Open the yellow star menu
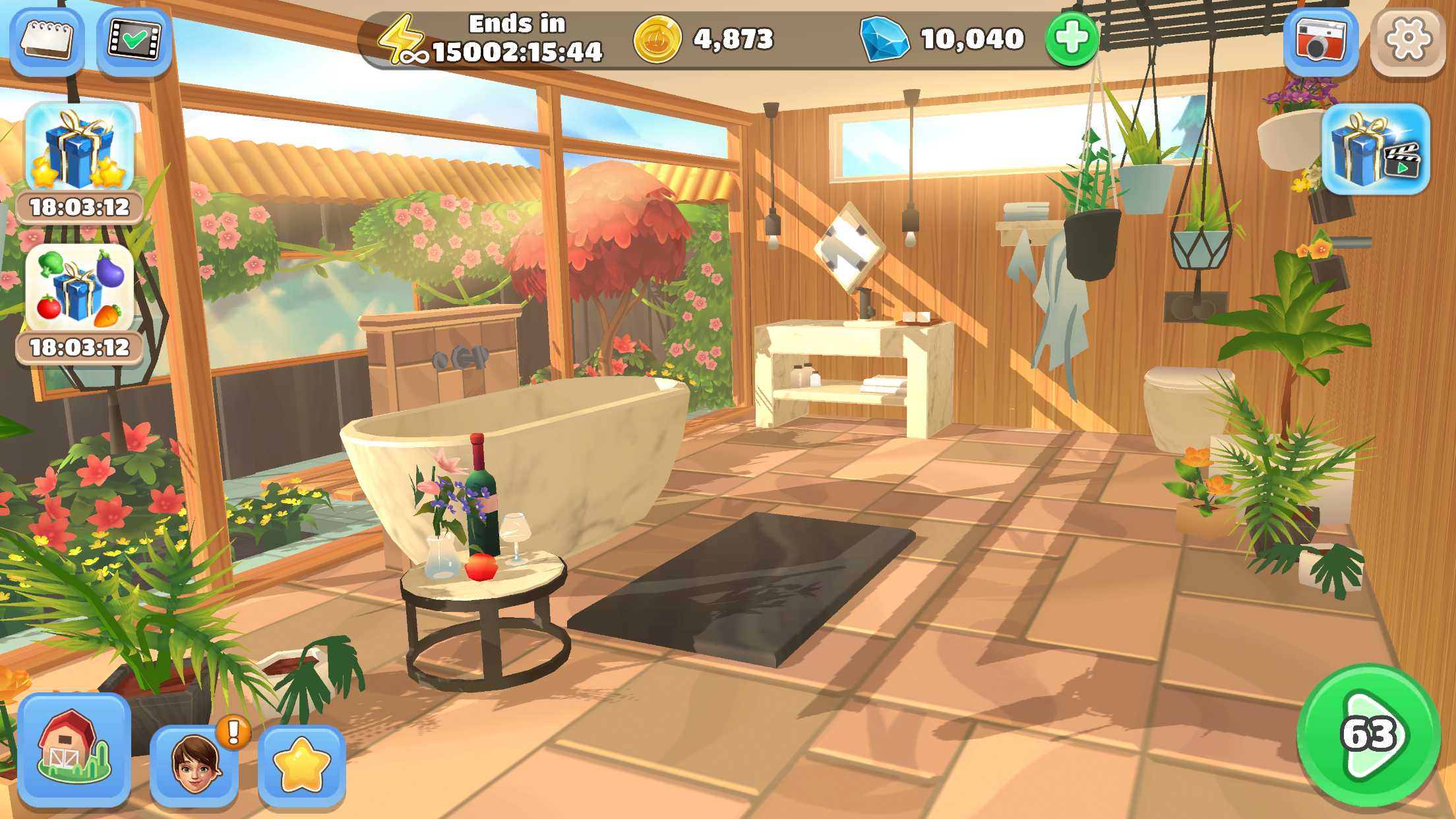1456x819 pixels. pos(301,765)
